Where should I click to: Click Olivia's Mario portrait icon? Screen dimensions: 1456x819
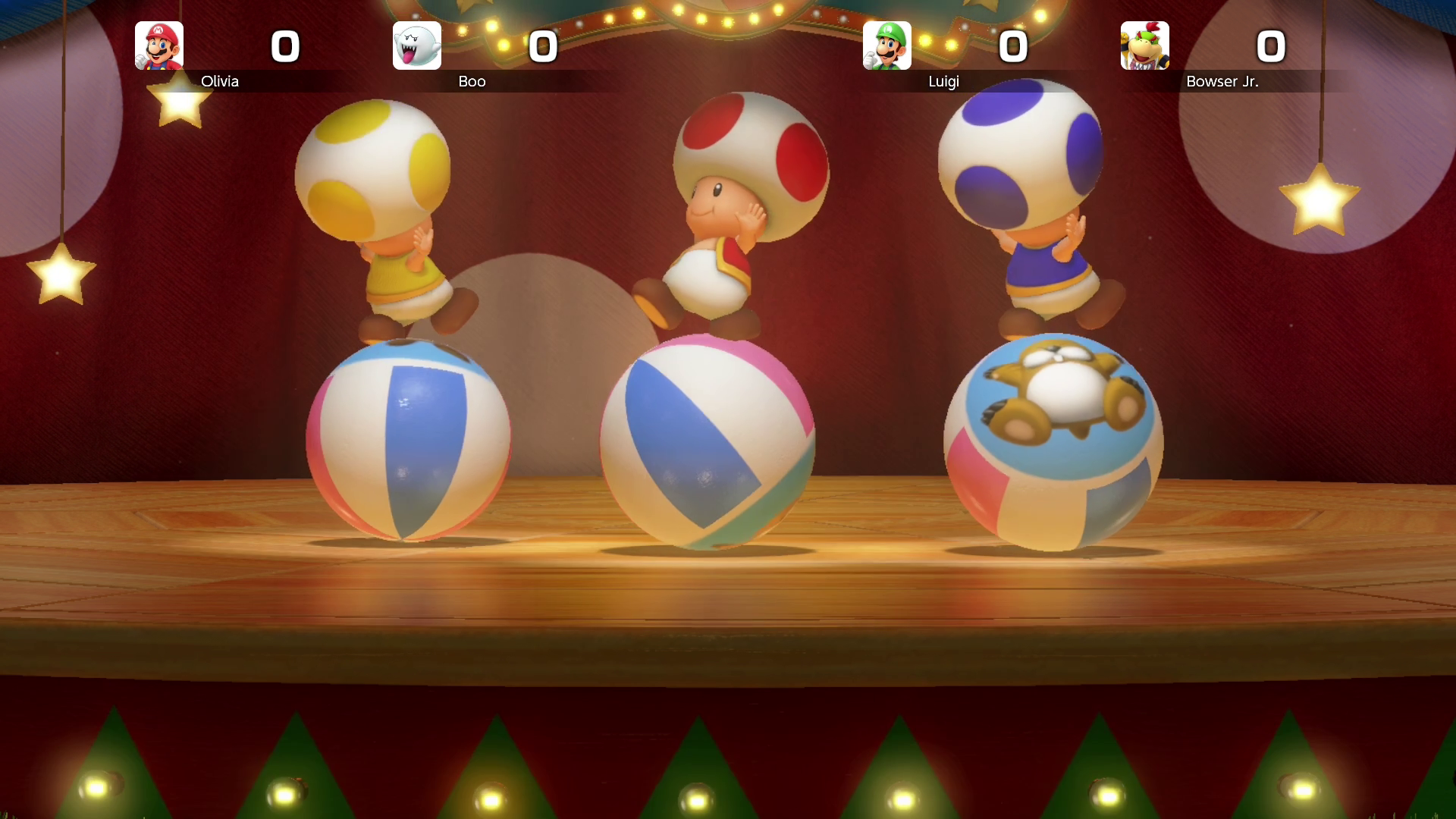(x=158, y=45)
